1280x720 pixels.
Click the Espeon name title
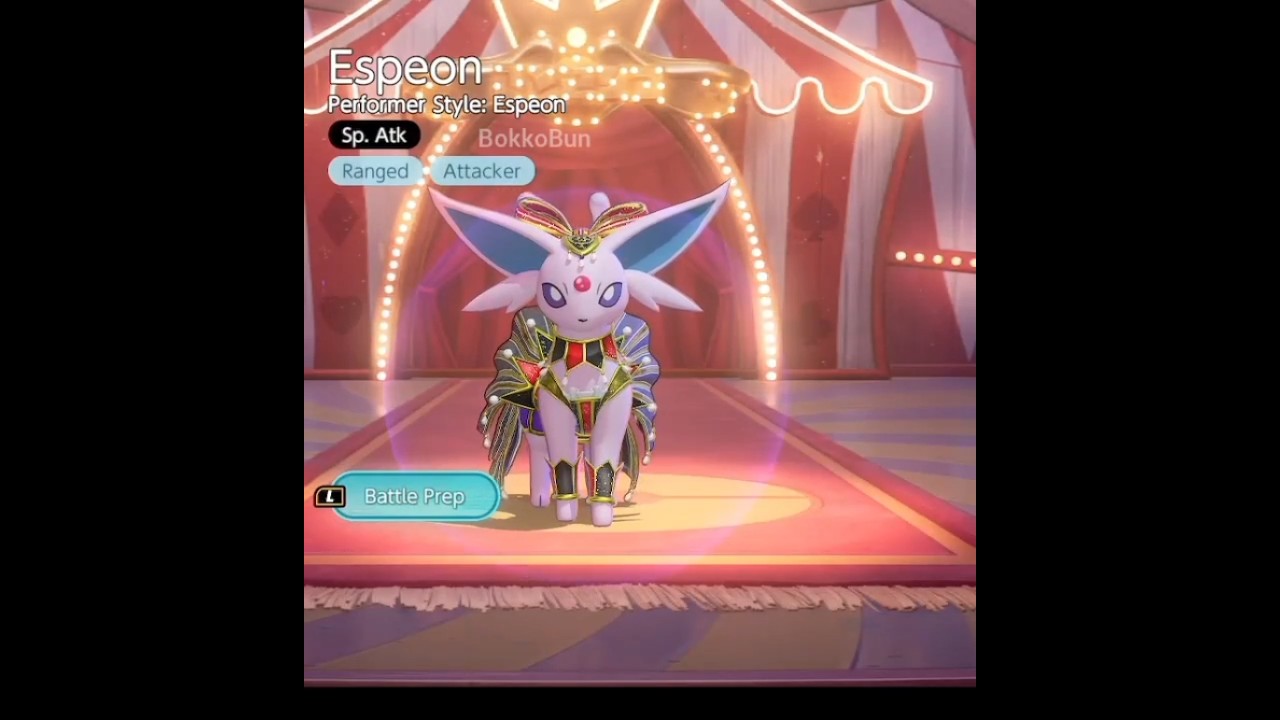click(404, 67)
